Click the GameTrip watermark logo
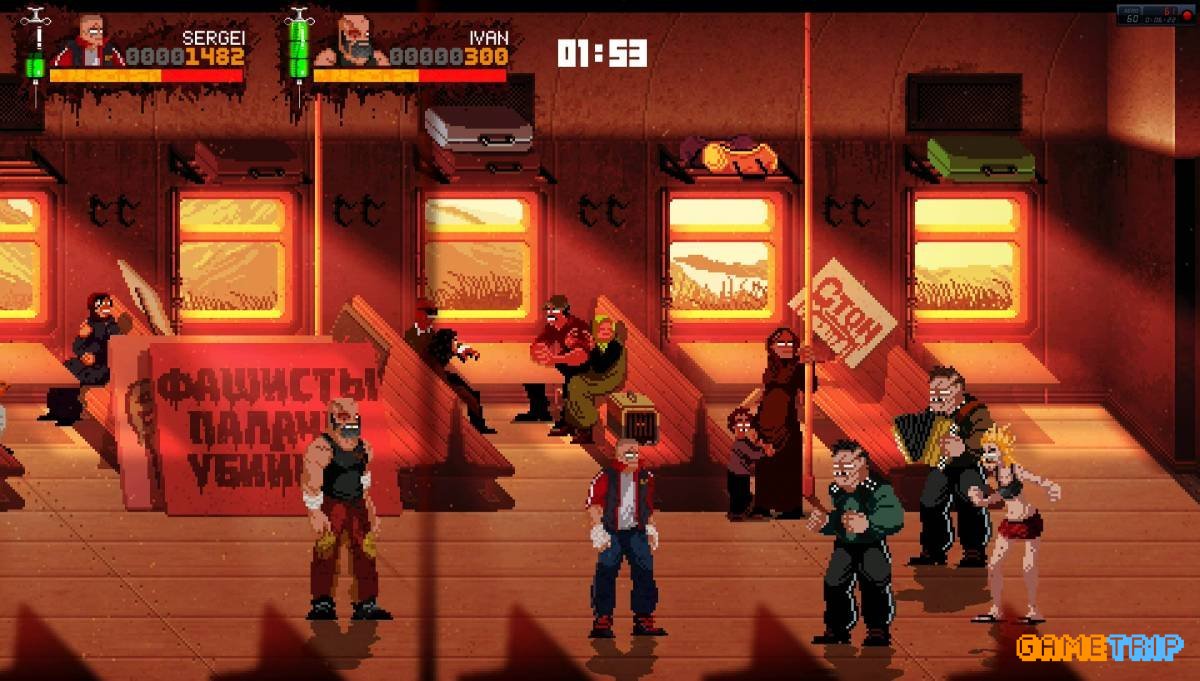 pyautogui.click(x=1098, y=647)
